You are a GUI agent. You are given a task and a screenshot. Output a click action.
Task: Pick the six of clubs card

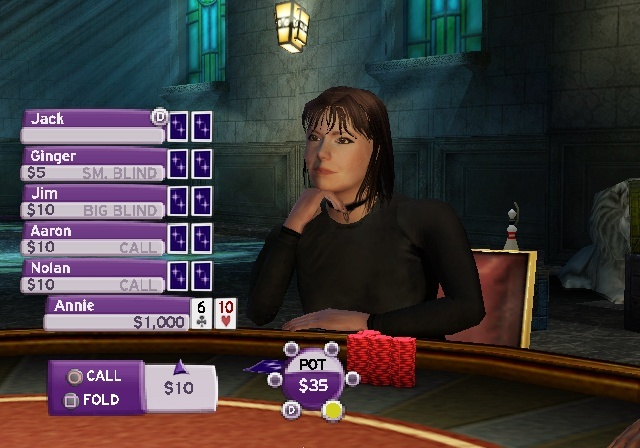(202, 313)
